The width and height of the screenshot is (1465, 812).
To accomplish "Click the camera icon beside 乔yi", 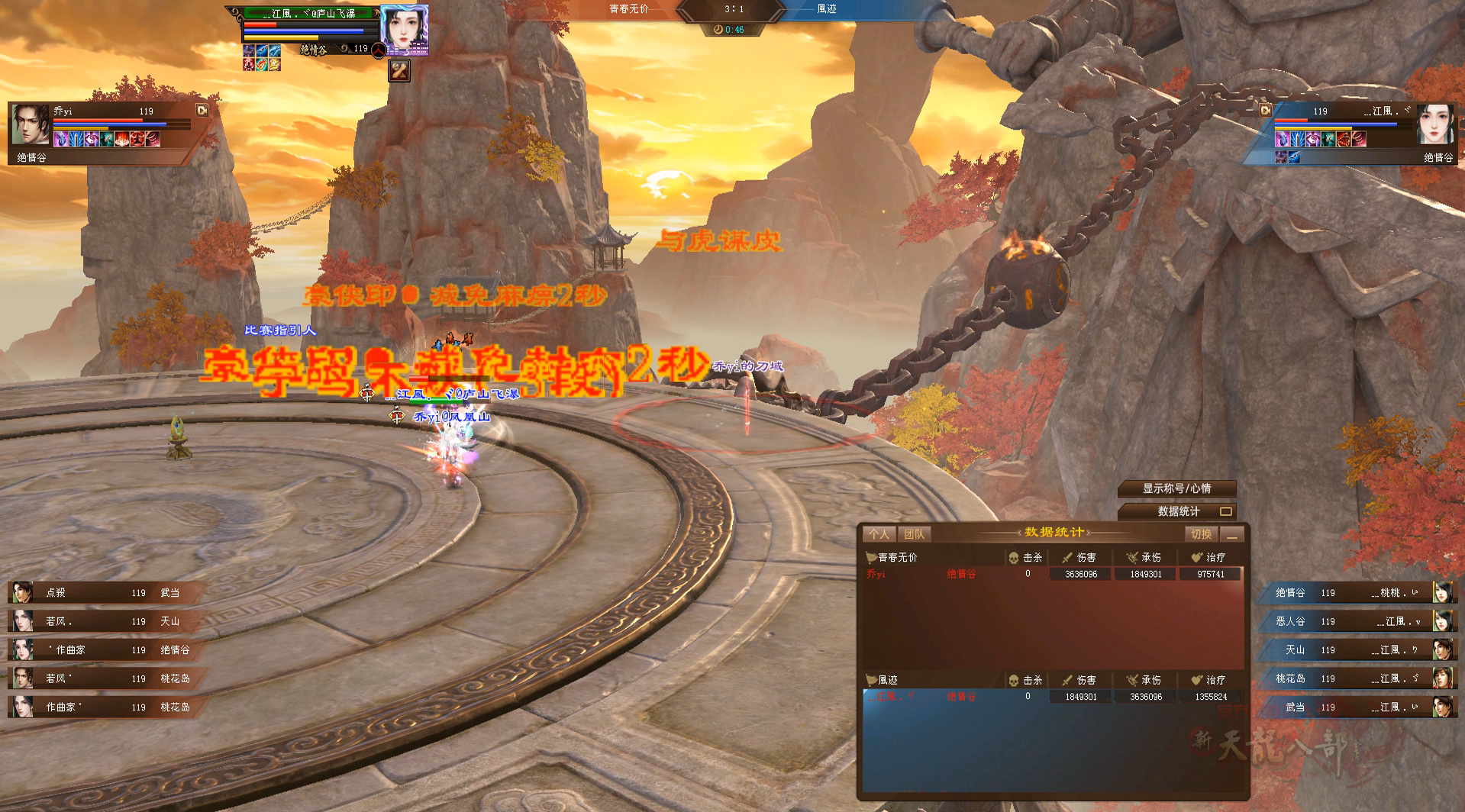I will (x=202, y=110).
